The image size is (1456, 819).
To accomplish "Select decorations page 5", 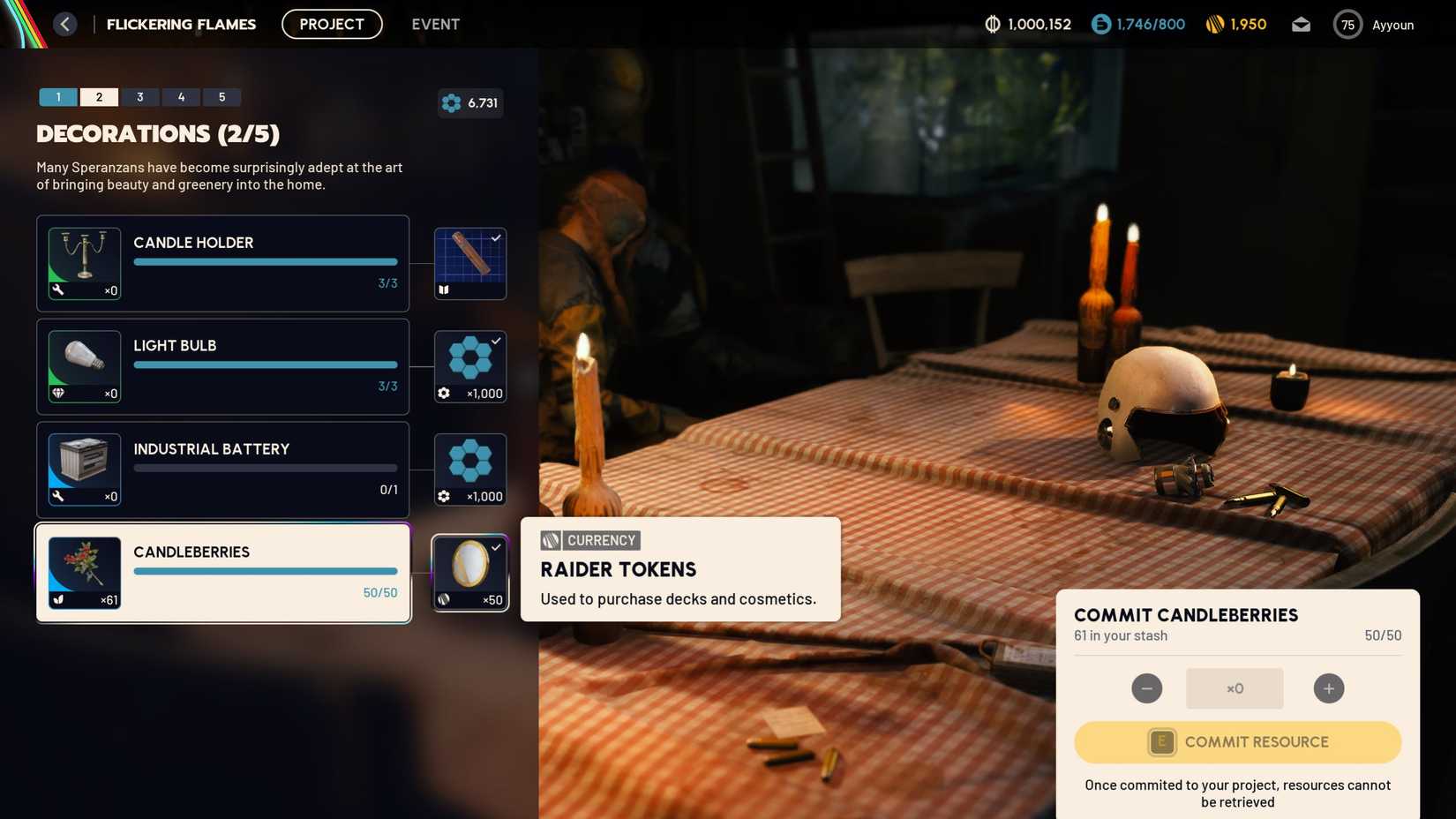I will click(x=221, y=96).
